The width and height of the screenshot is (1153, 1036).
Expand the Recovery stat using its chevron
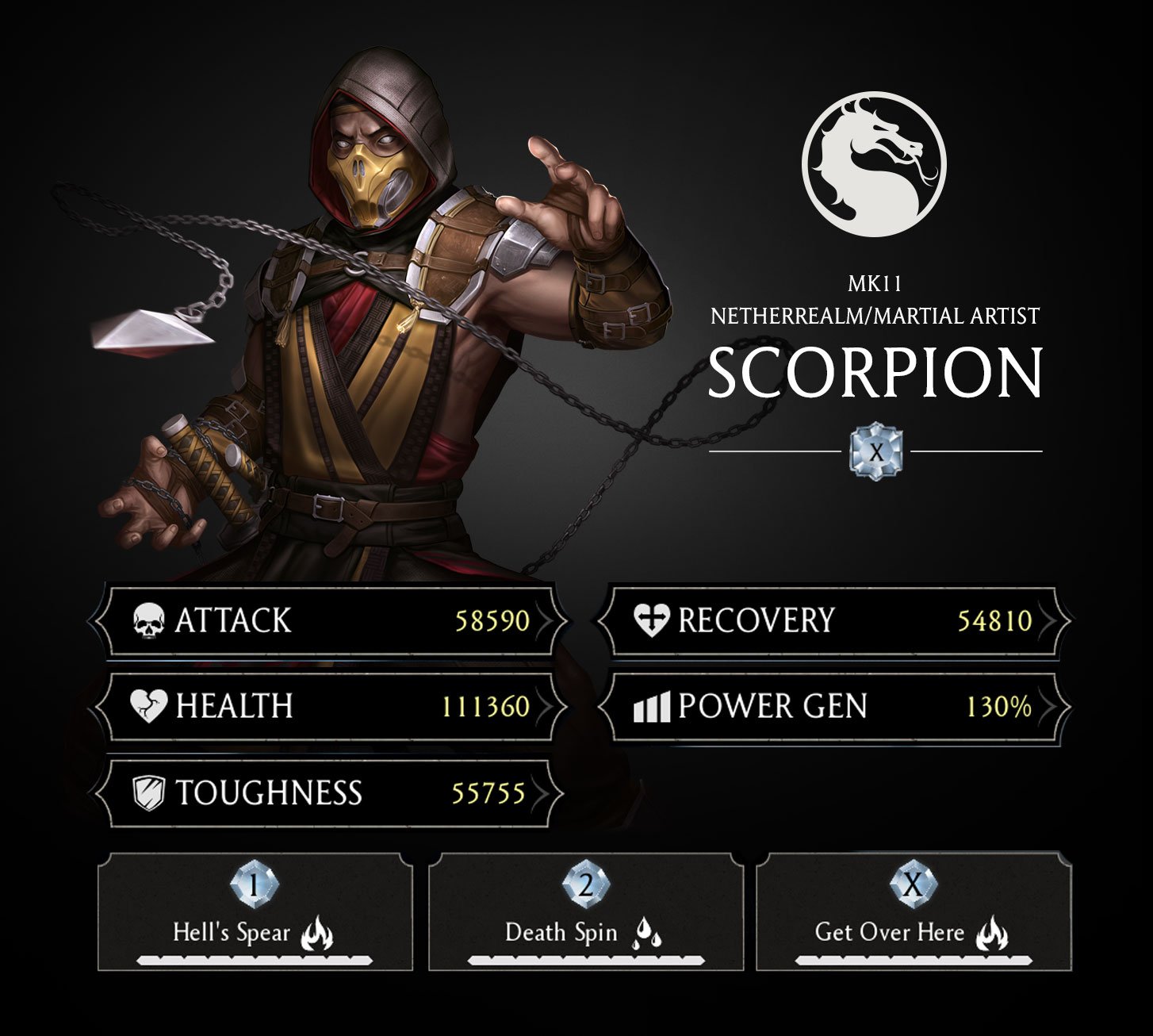tap(1052, 622)
